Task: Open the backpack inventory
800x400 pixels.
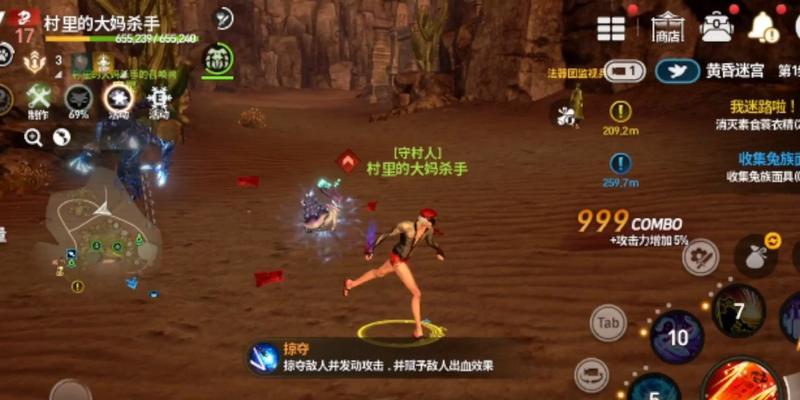Action: tap(716, 27)
